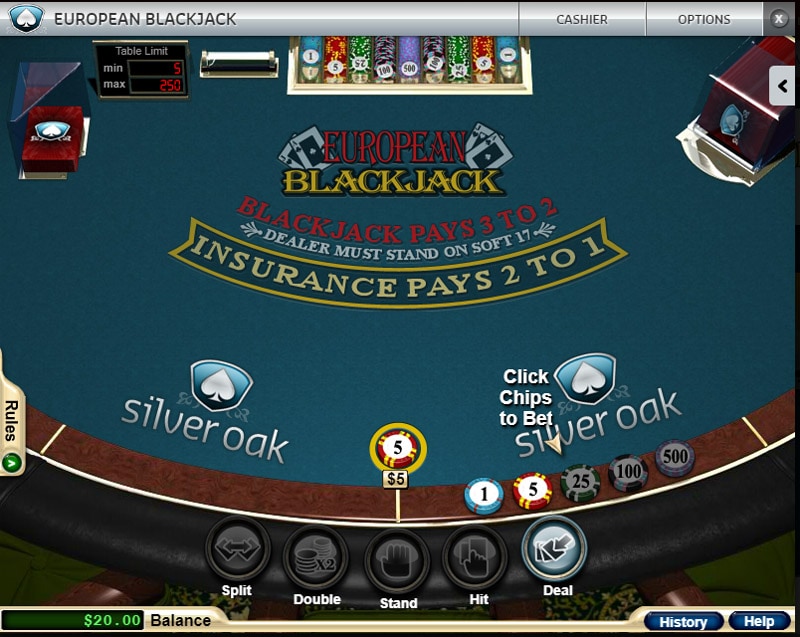Add the purple 500 chip to bet
This screenshot has width=800, height=637.
[x=675, y=457]
